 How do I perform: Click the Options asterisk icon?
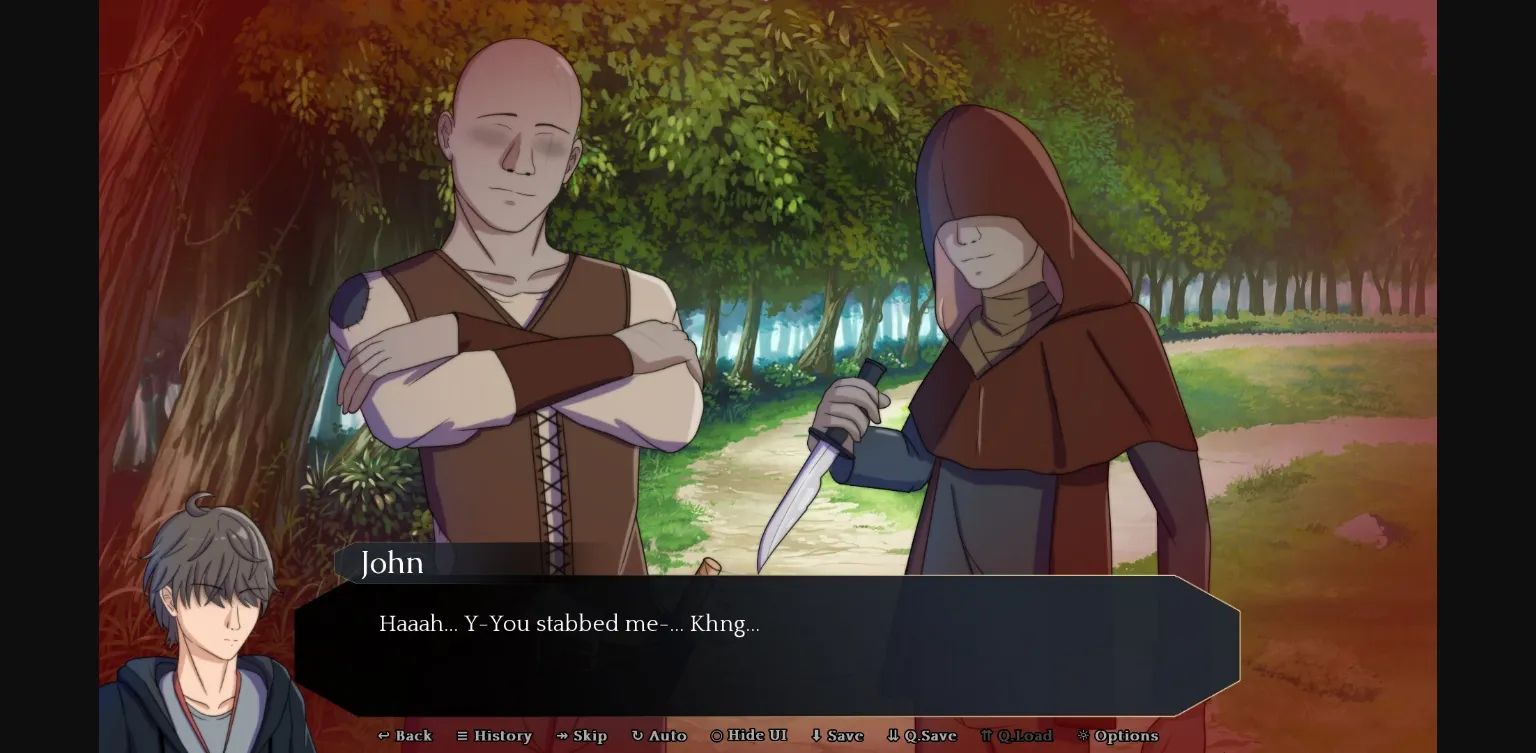tap(1083, 736)
